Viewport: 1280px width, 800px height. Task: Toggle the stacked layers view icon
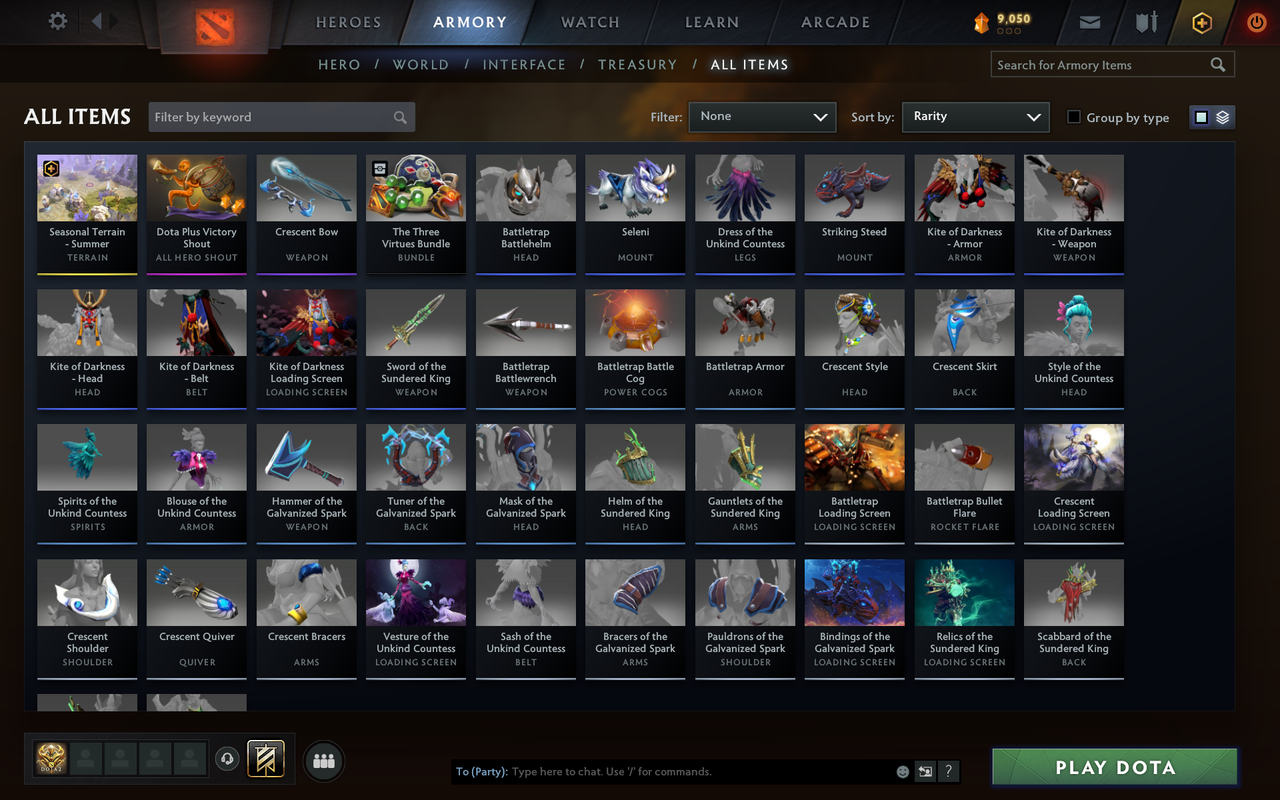click(1221, 117)
